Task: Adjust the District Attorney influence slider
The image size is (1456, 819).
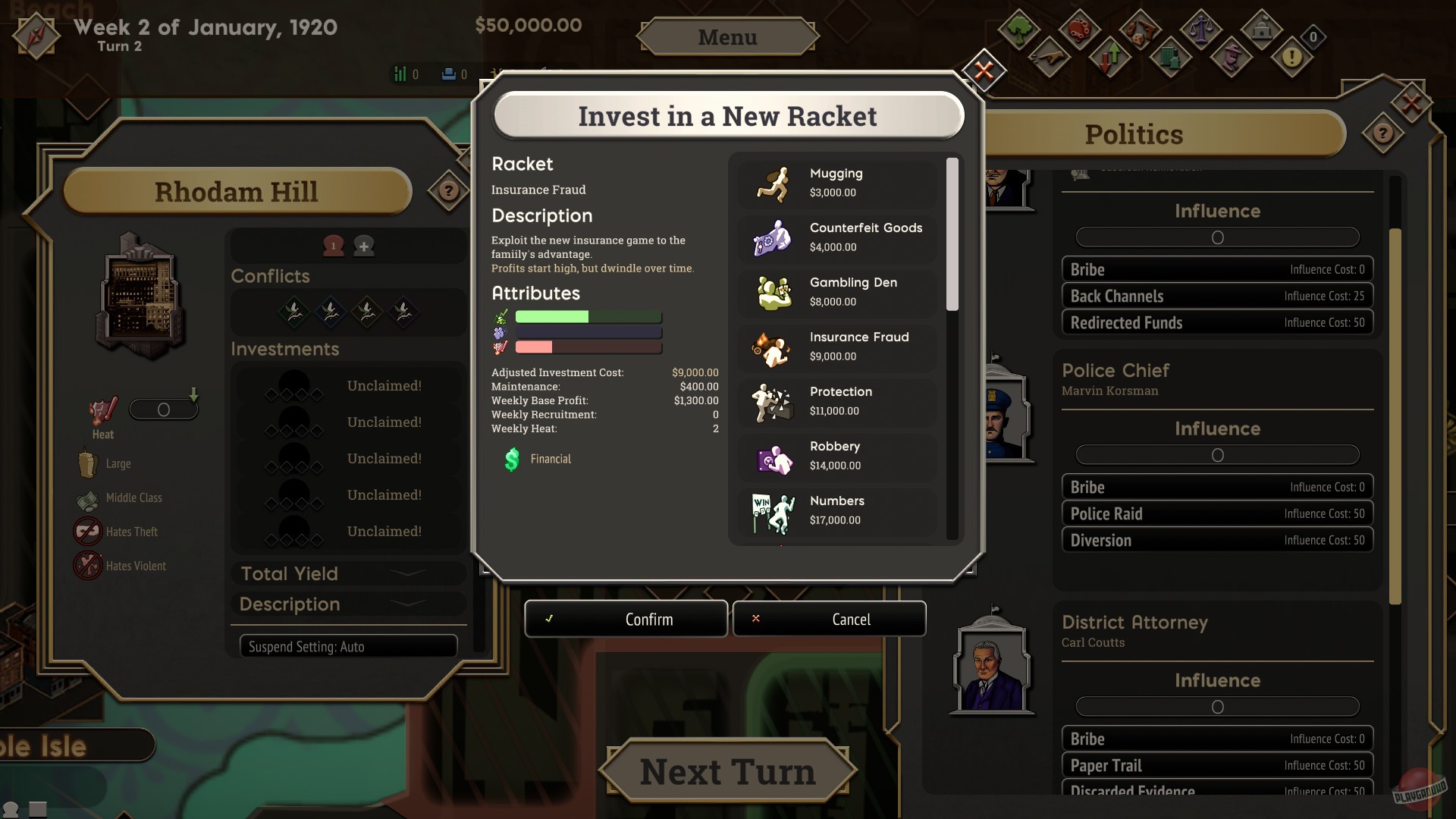Action: click(1217, 706)
